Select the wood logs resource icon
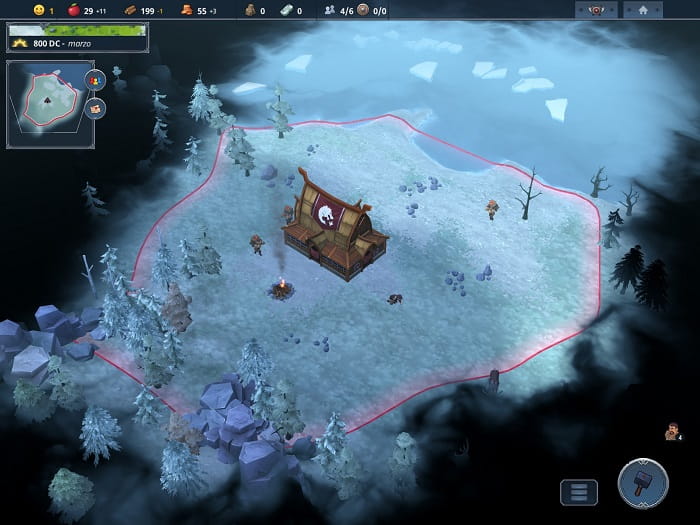 [x=129, y=10]
